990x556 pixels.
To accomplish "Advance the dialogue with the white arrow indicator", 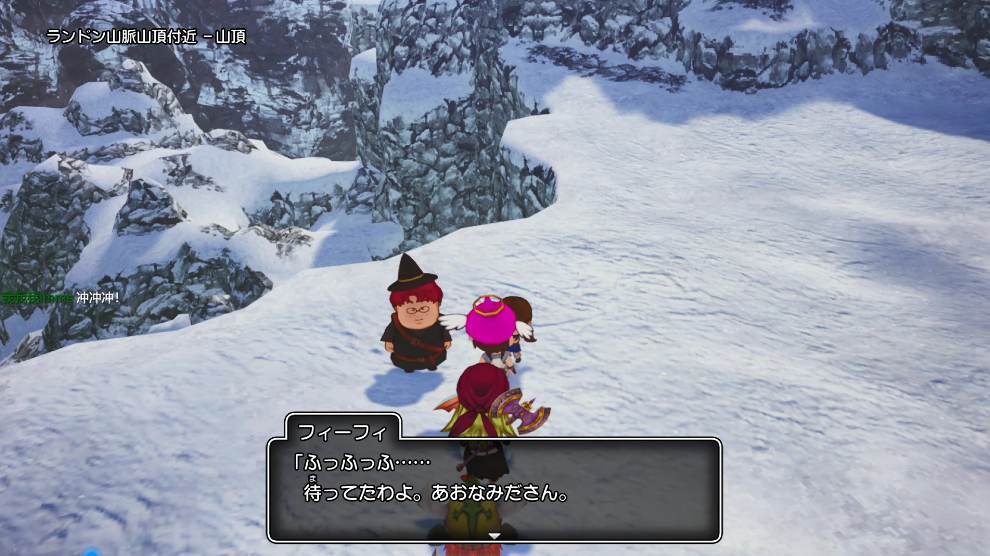I will click(493, 536).
